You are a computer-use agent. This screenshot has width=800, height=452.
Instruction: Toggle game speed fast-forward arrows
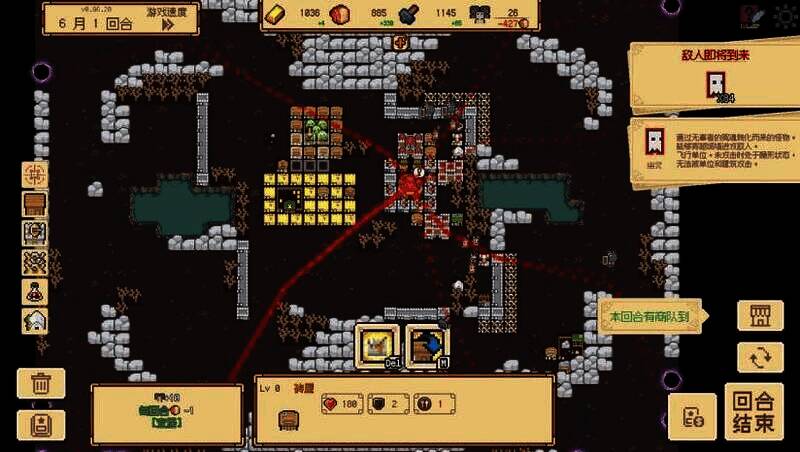click(167, 24)
